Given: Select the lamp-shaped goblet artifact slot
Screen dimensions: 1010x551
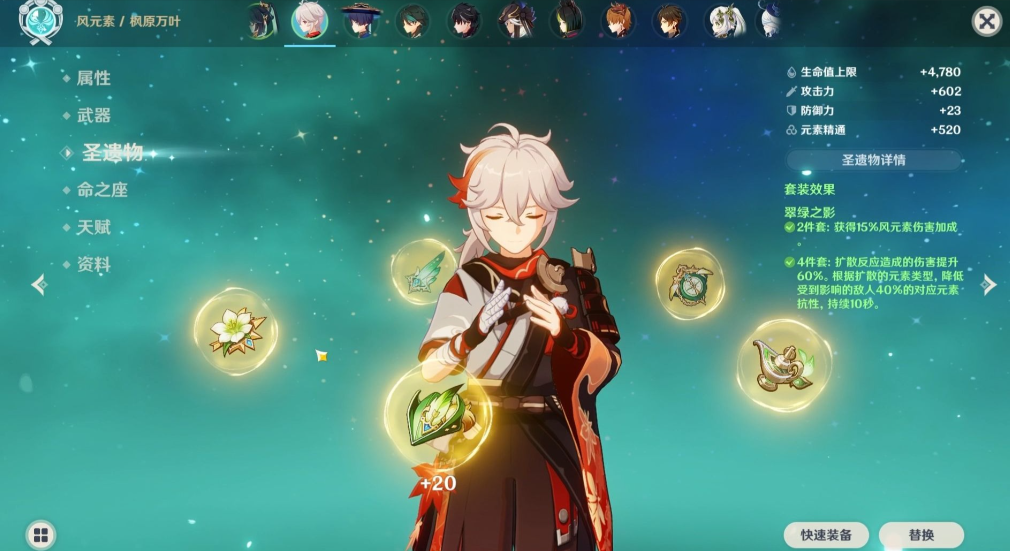Looking at the screenshot, I should coord(783,365).
